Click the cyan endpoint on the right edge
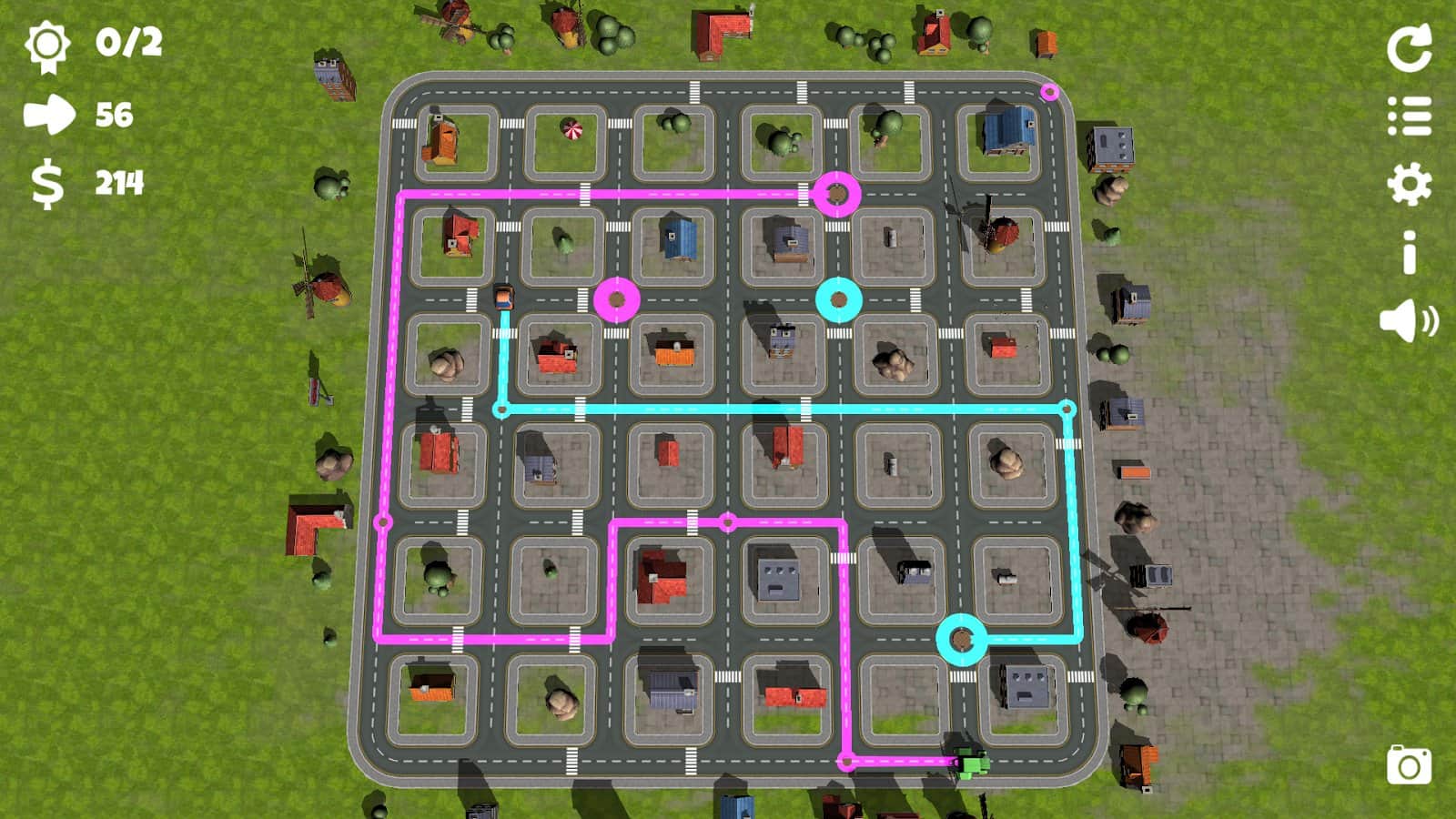The height and width of the screenshot is (819, 1456). 1066,409
